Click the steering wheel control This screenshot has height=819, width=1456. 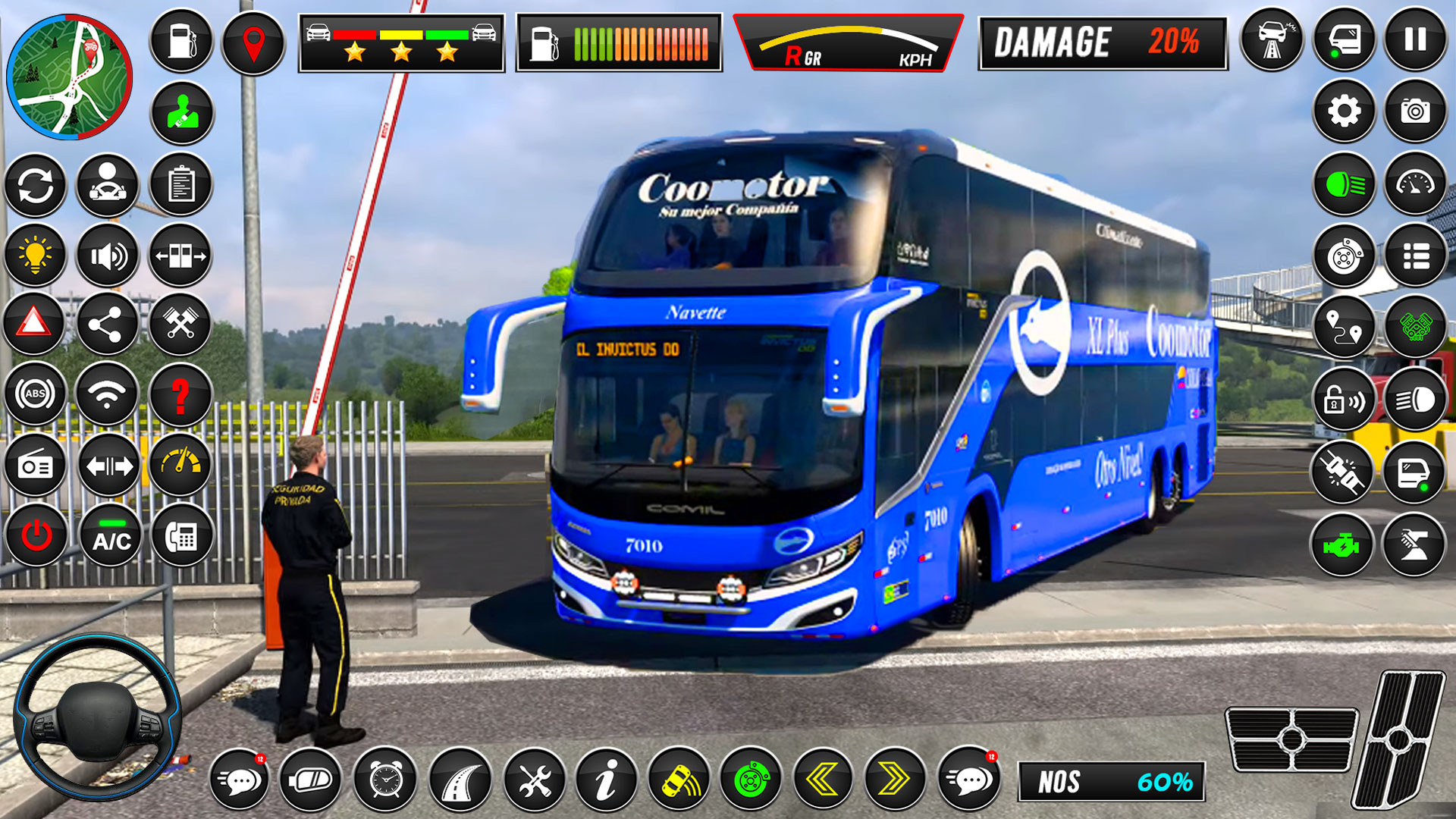pyautogui.click(x=97, y=718)
